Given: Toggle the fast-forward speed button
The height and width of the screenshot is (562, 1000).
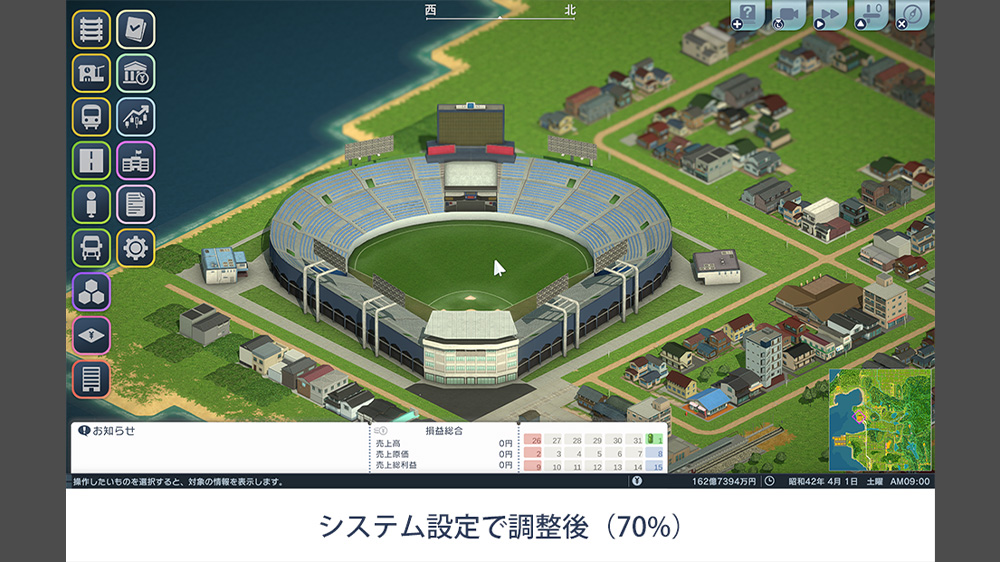Looking at the screenshot, I should pyautogui.click(x=829, y=15).
